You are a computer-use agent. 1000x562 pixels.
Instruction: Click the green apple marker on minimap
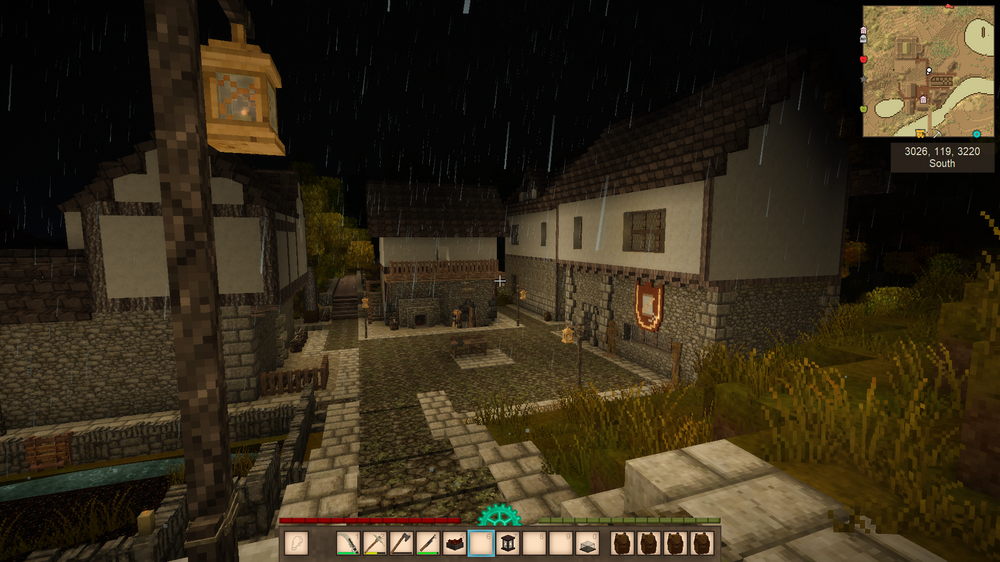coord(864,108)
